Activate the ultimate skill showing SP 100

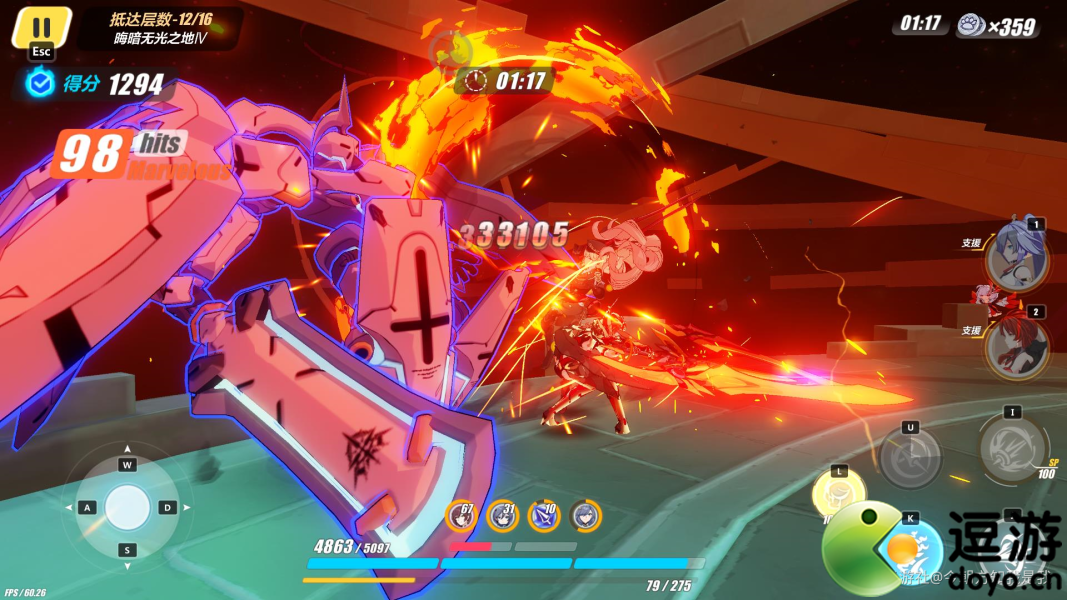point(1012,448)
